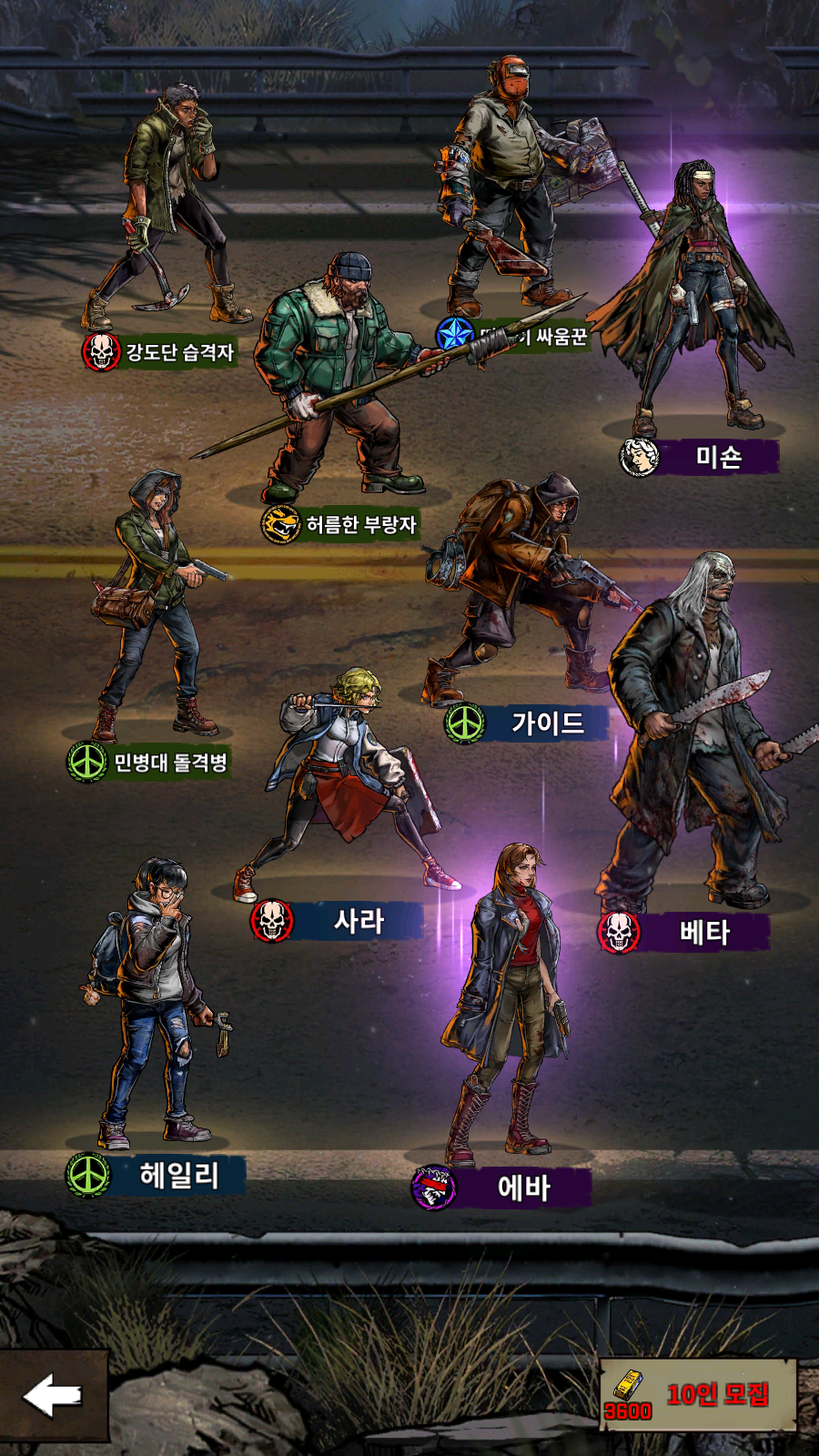
Task: Choose the 가이드 name label
Action: [x=547, y=723]
